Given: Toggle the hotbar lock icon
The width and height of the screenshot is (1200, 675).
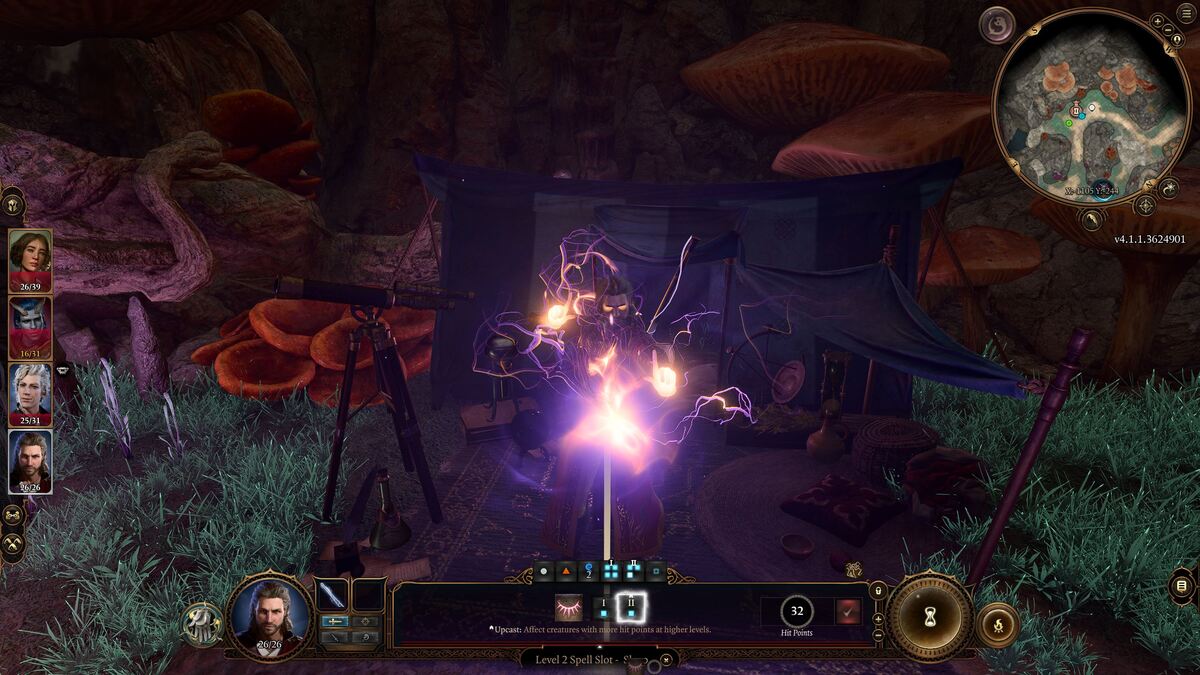Looking at the screenshot, I should [878, 591].
